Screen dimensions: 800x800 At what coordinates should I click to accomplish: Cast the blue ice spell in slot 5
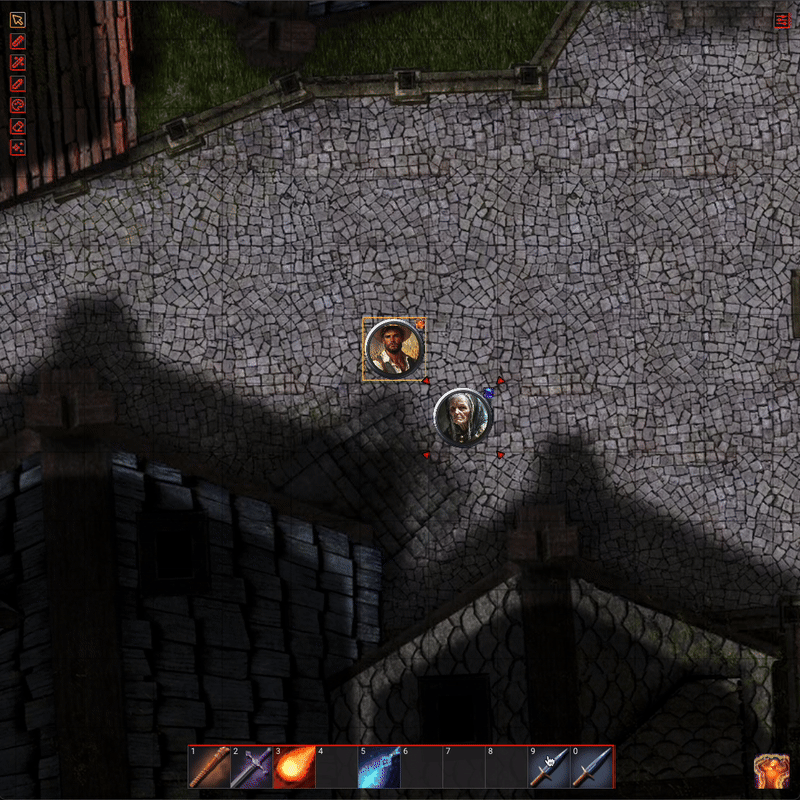(379, 768)
